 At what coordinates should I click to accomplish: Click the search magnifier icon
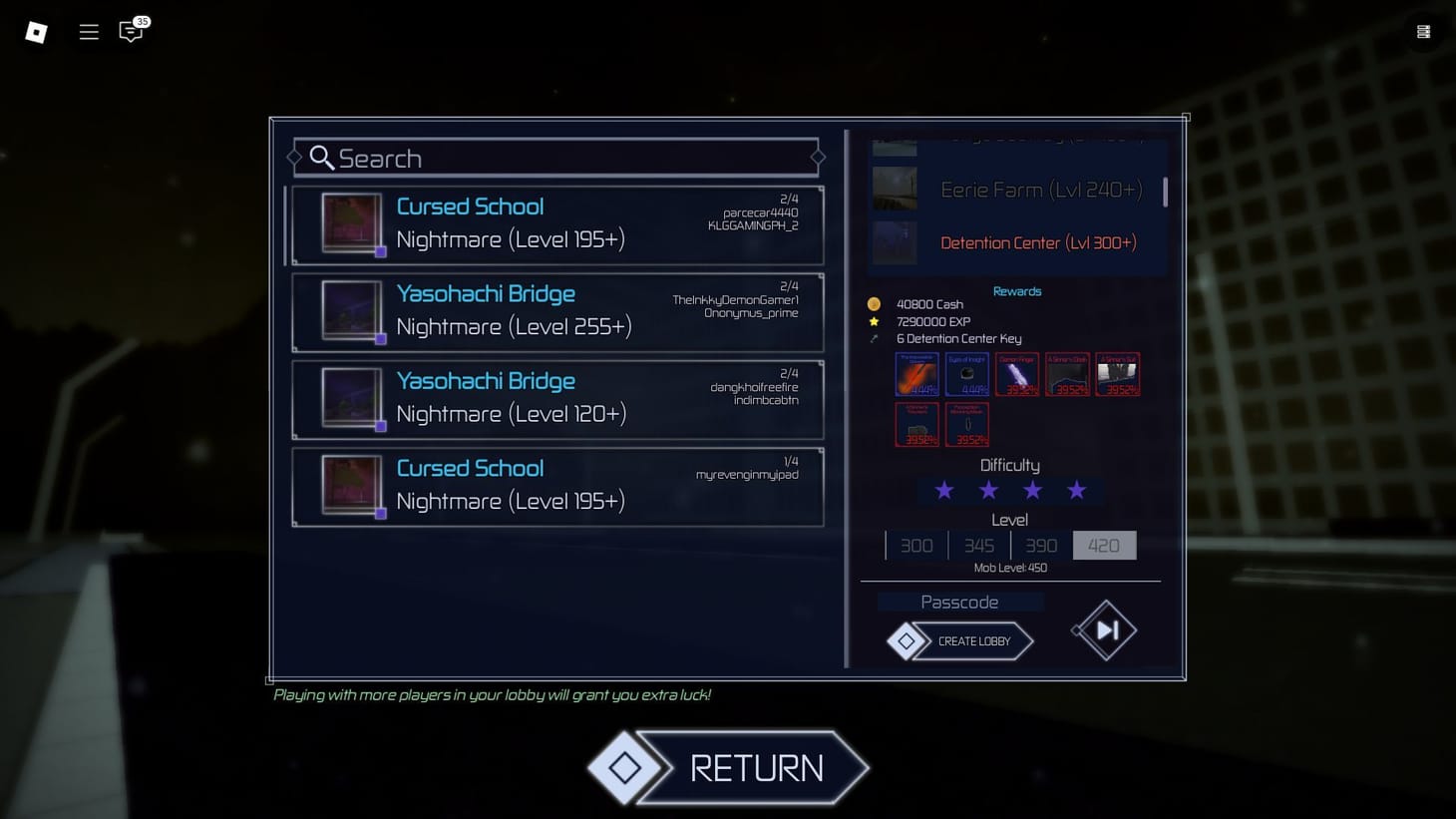point(321,158)
